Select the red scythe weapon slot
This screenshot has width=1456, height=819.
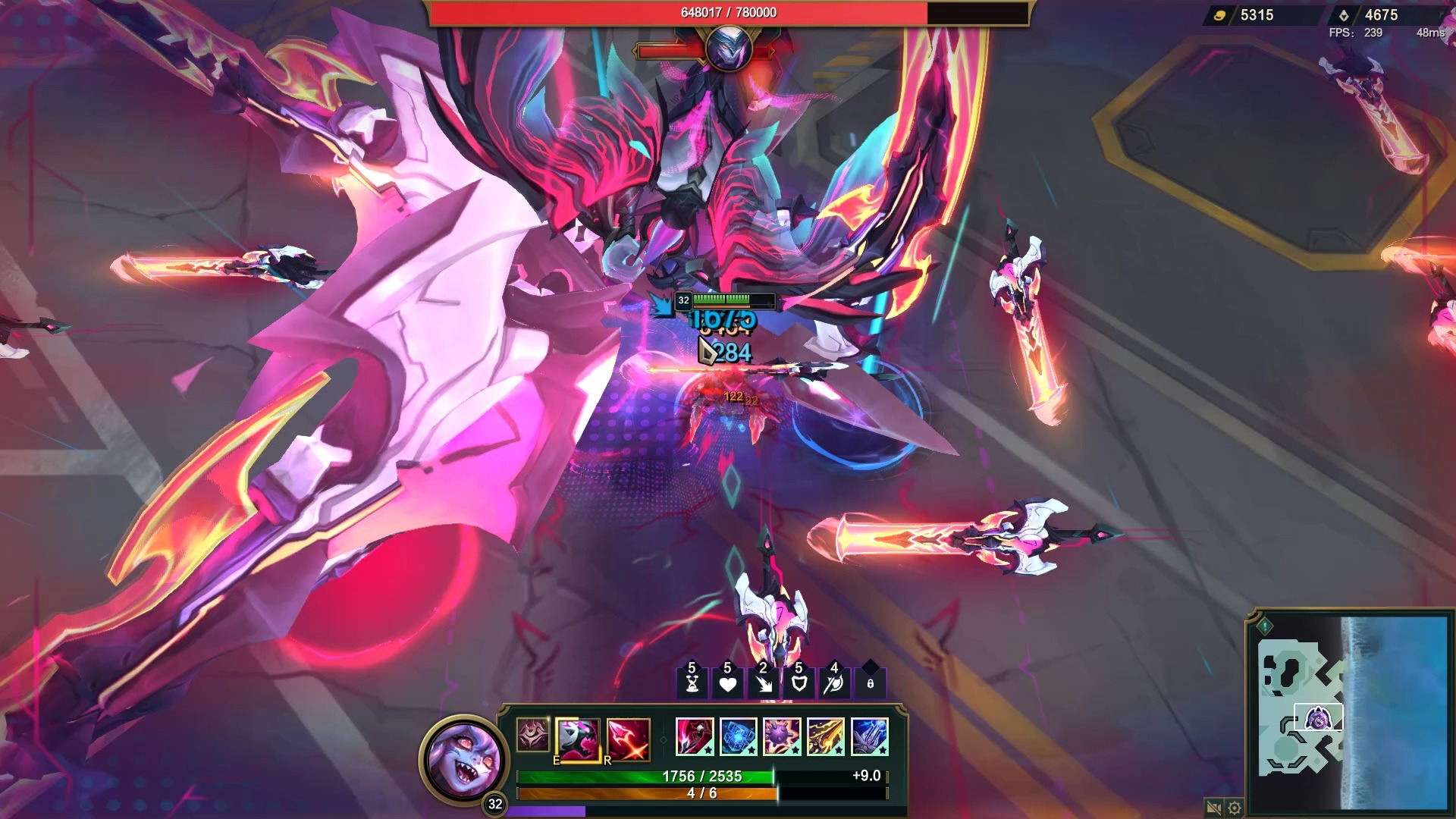point(695,737)
